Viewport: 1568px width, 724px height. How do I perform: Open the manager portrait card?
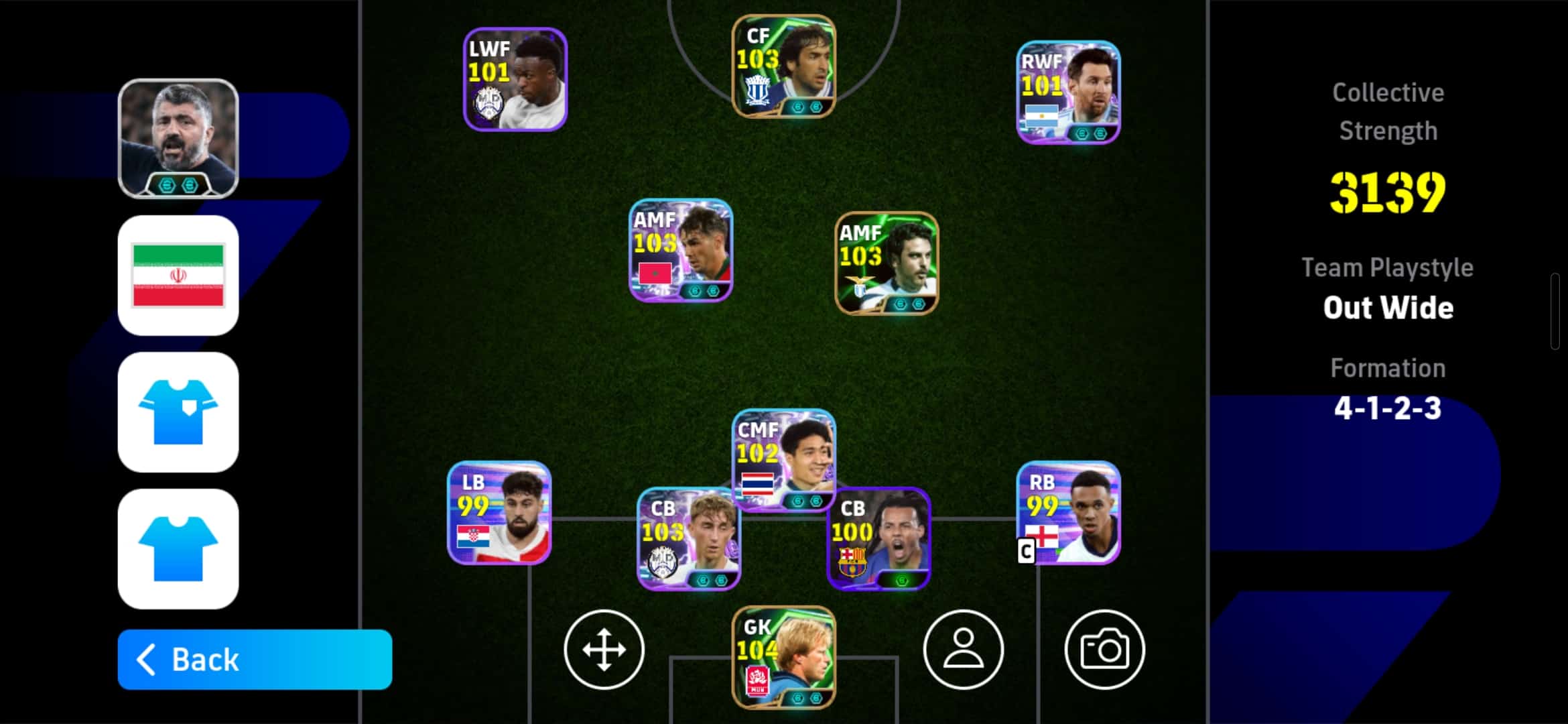point(178,139)
